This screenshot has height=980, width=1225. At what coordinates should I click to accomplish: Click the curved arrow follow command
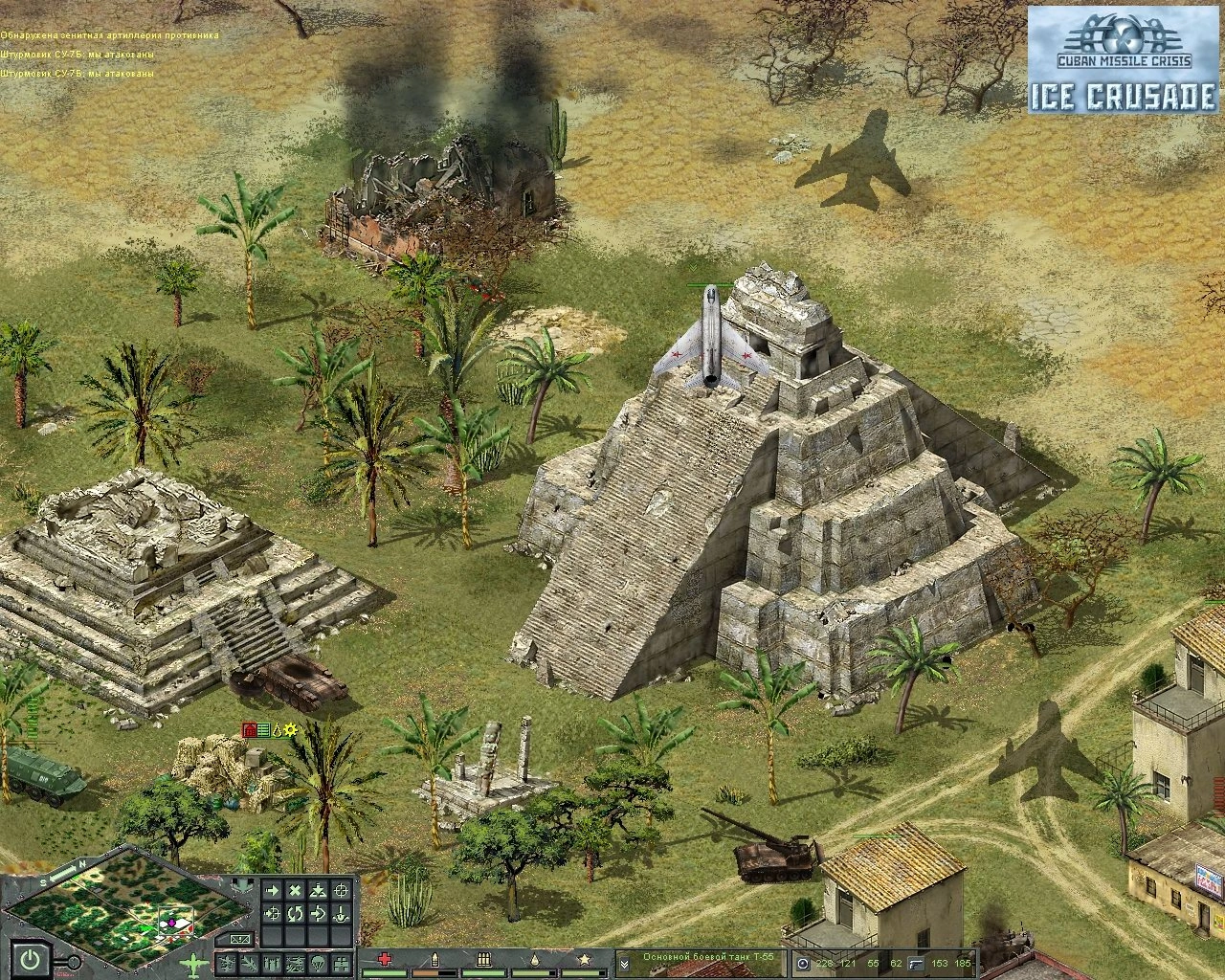pos(318,914)
